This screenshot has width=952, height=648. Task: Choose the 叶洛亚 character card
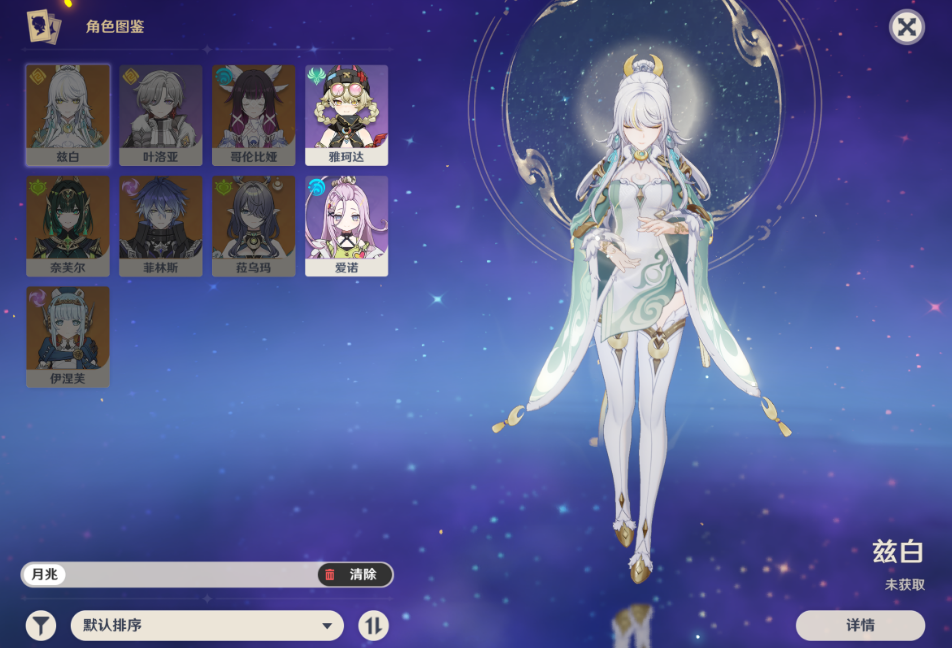[161, 114]
